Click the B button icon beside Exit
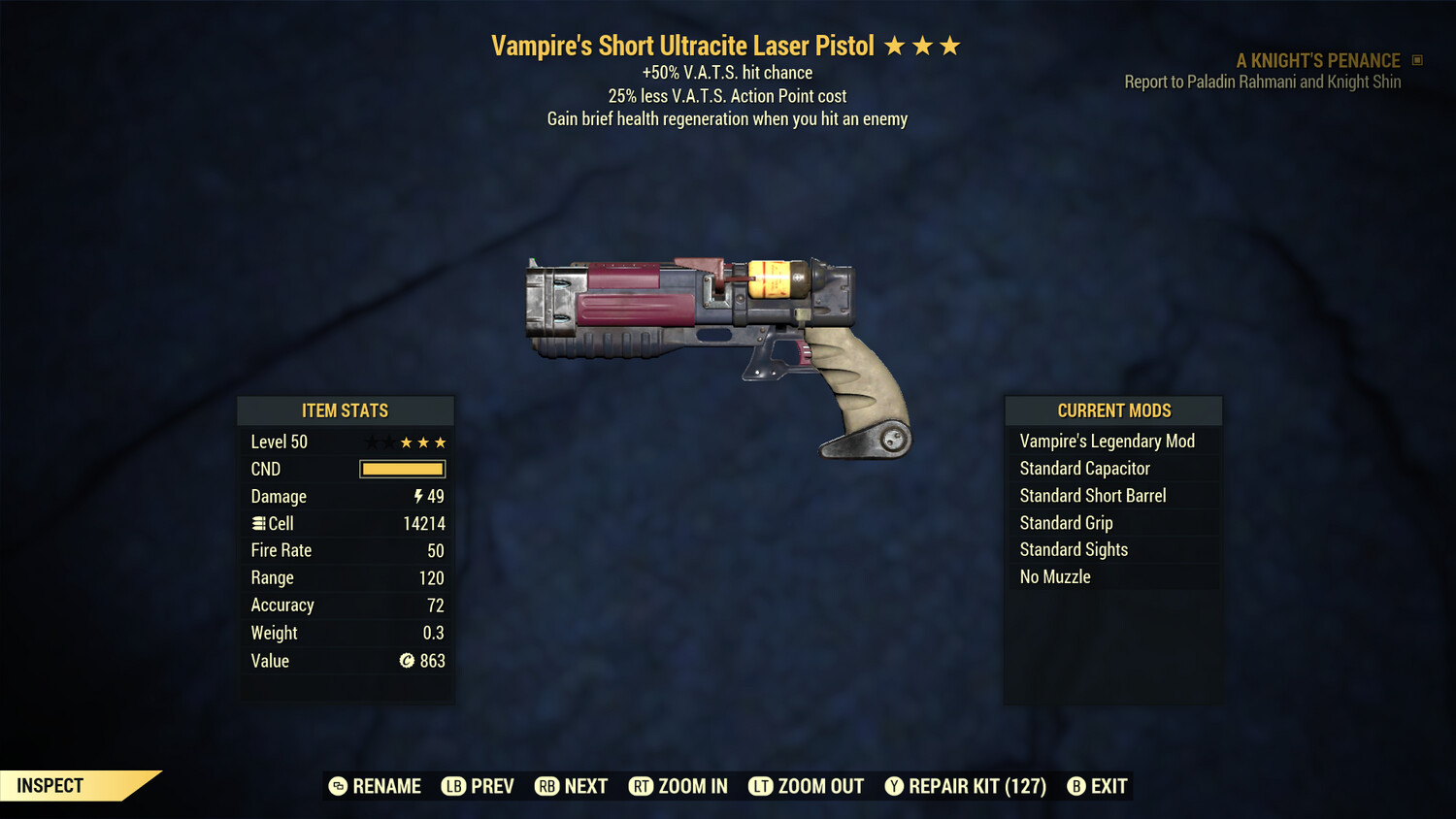The height and width of the screenshot is (819, 1456). pos(1075,786)
